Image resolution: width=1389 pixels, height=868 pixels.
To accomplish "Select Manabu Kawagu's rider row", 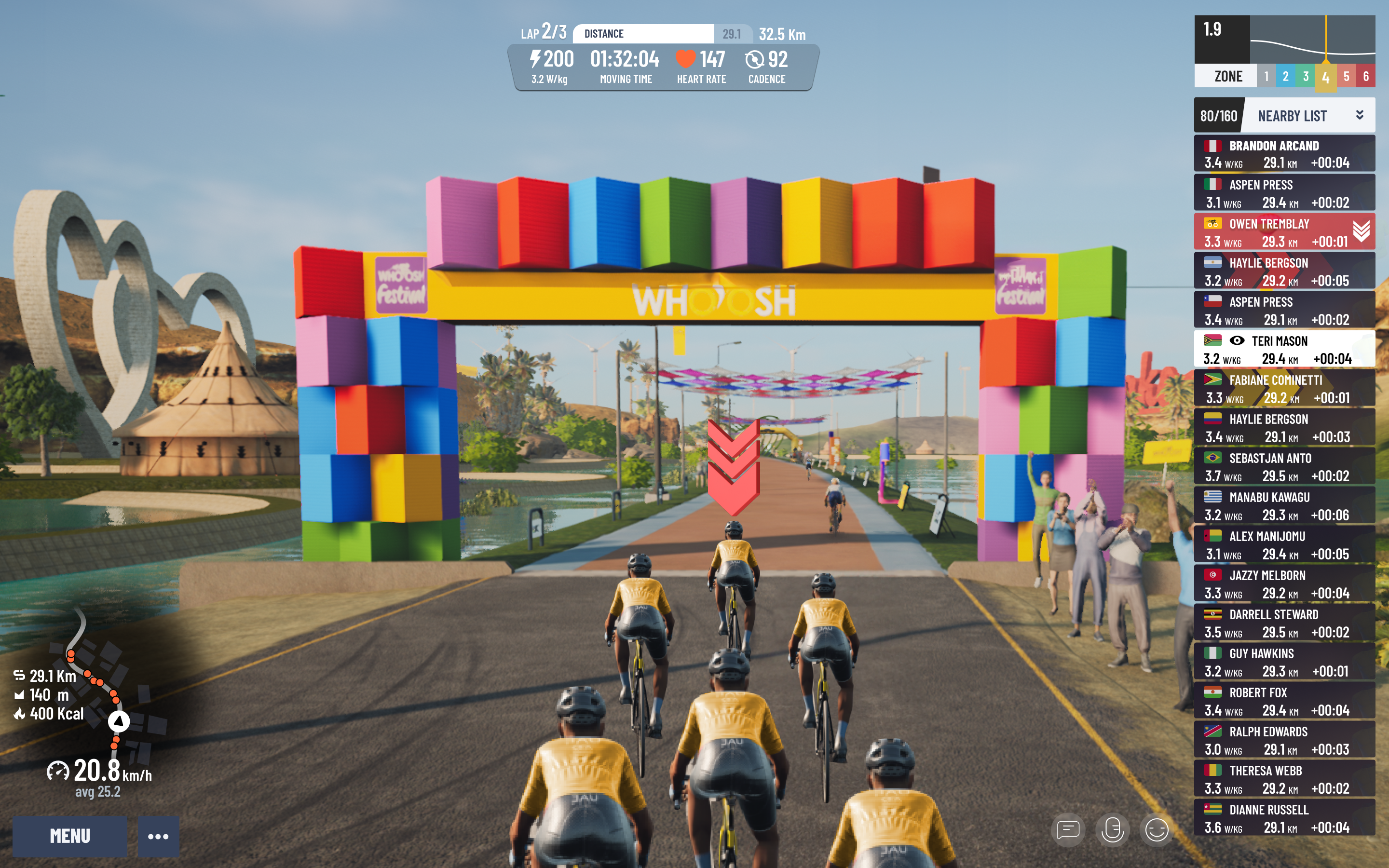I will point(1284,505).
